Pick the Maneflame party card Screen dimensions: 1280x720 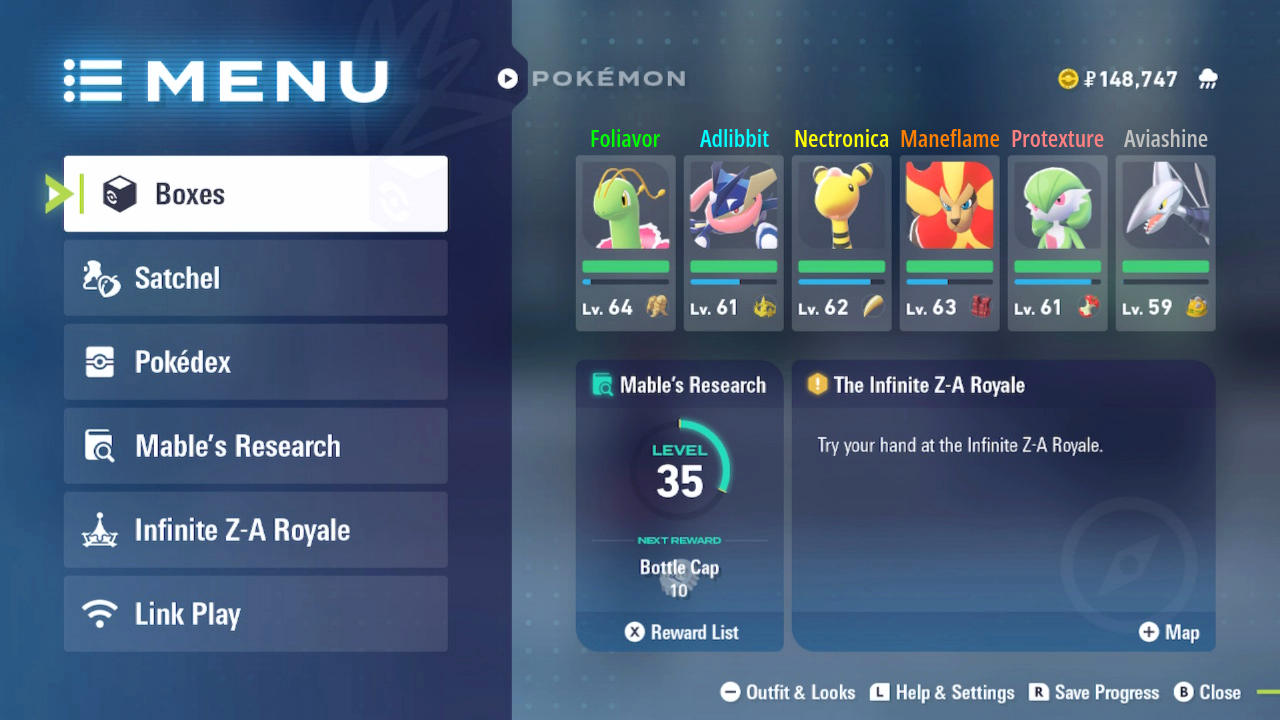(950, 243)
